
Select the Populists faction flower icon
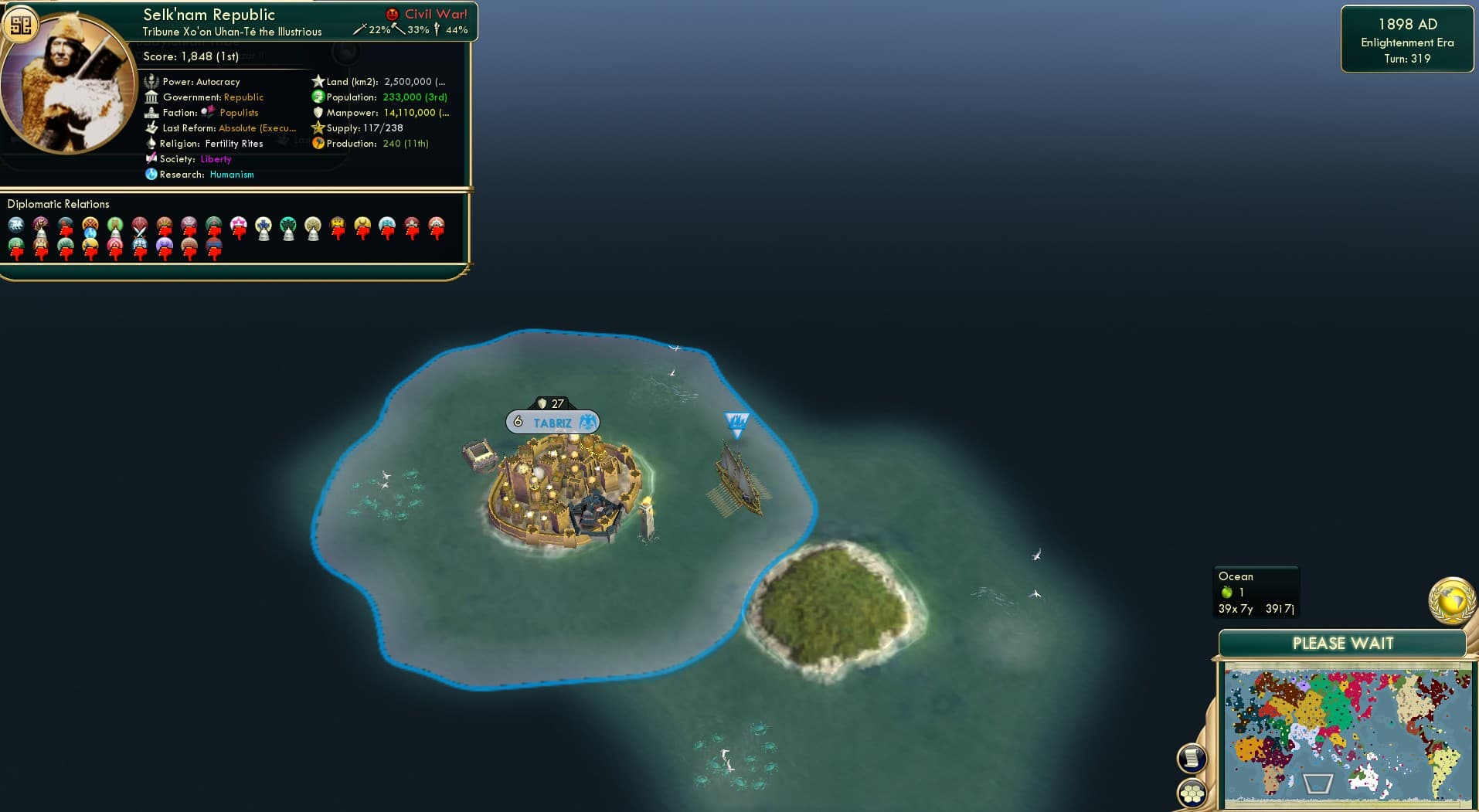coord(206,112)
